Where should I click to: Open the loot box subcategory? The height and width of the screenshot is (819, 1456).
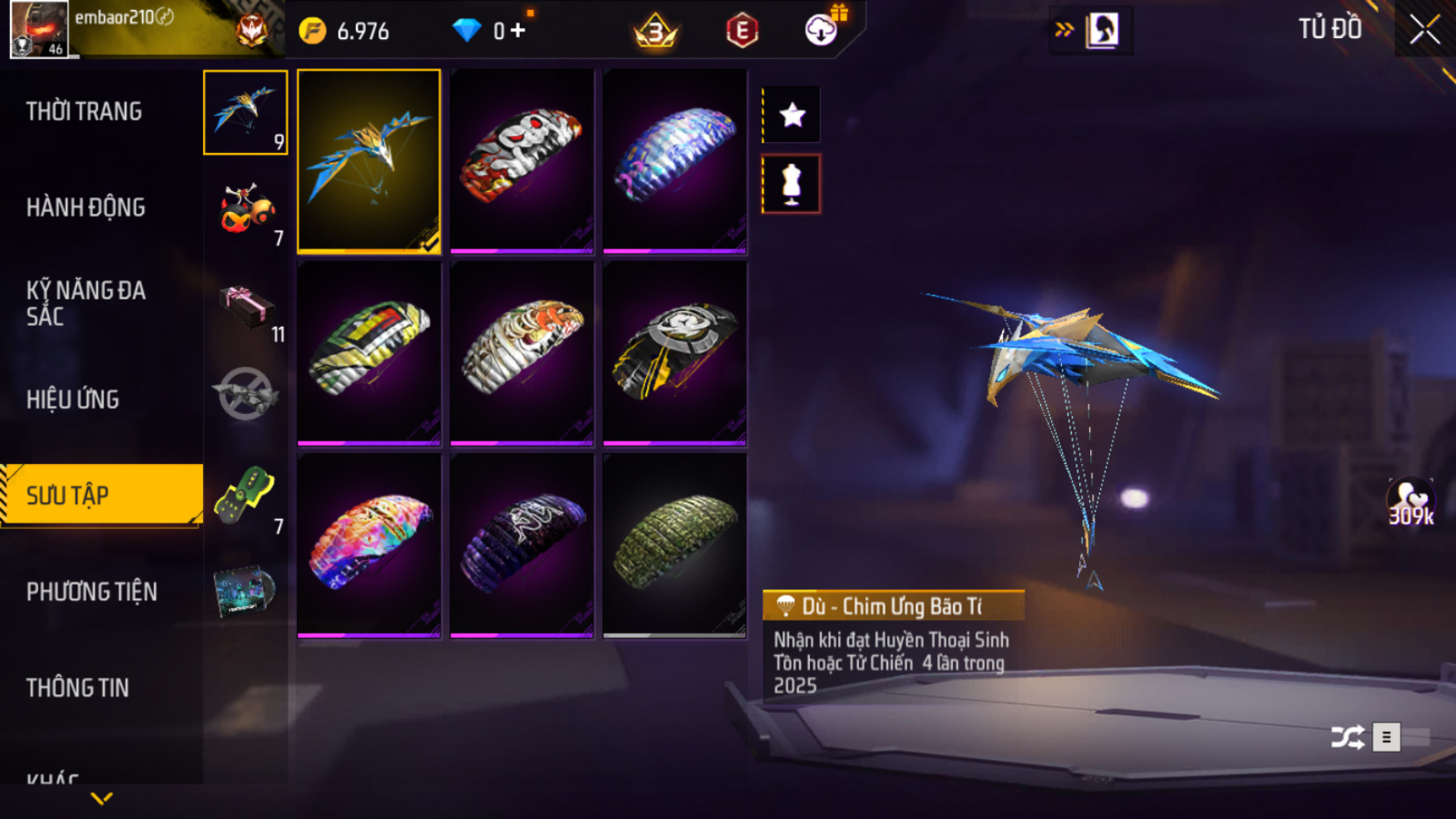coord(246,305)
